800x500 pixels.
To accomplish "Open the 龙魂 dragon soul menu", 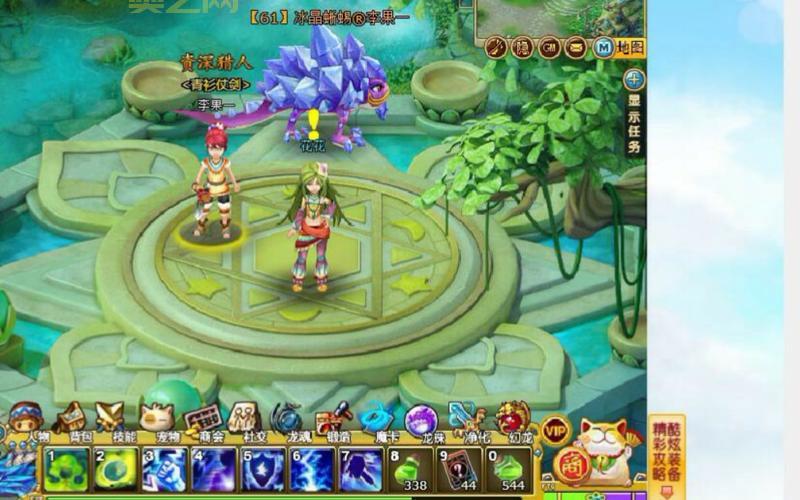I will [x=287, y=418].
